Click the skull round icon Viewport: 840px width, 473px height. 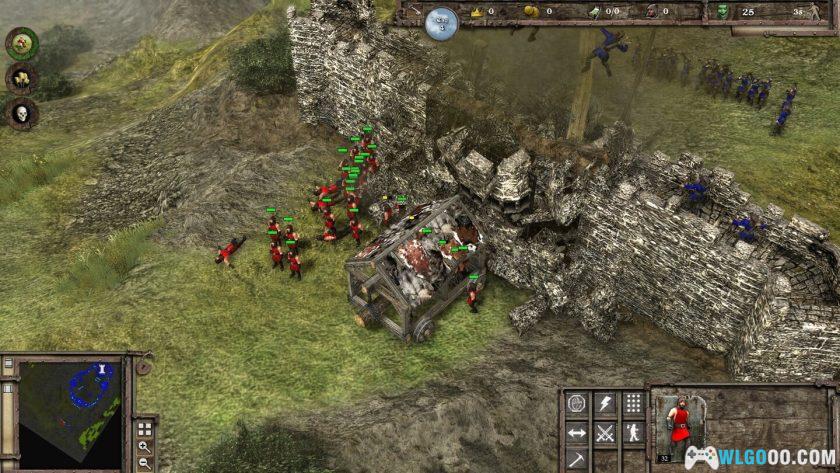(x=21, y=114)
